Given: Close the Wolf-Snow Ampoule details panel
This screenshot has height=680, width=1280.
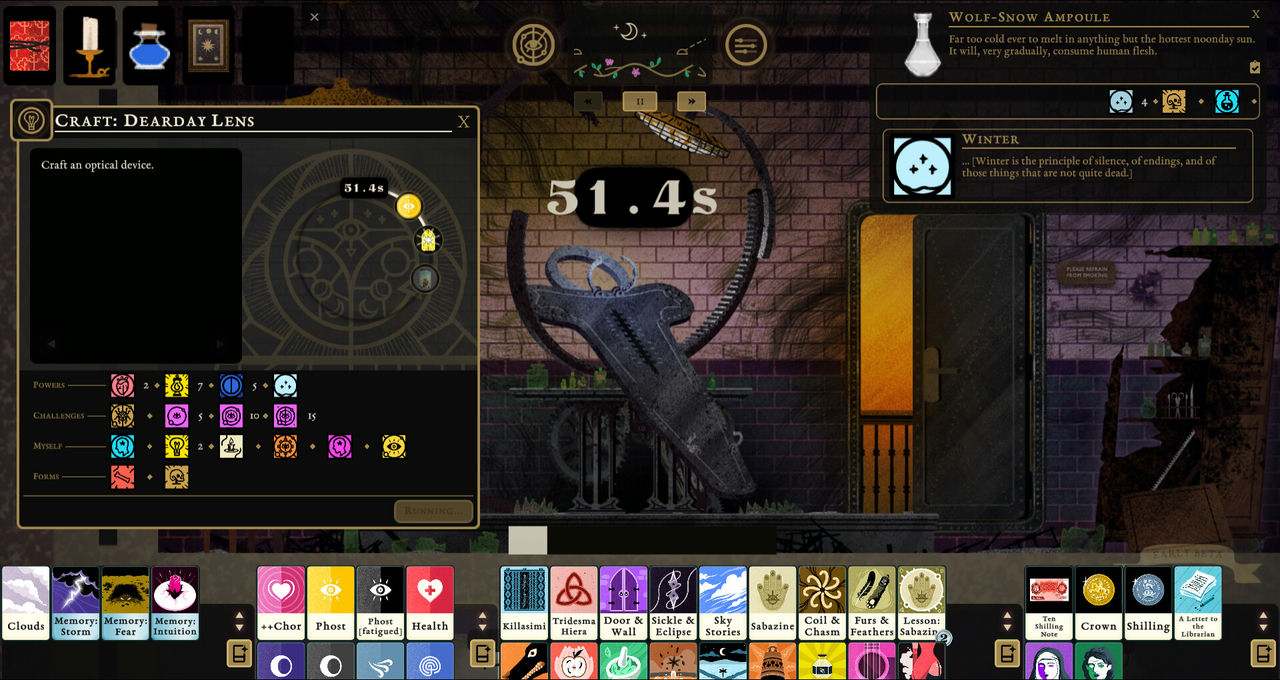Looking at the screenshot, I should click(x=1256, y=15).
